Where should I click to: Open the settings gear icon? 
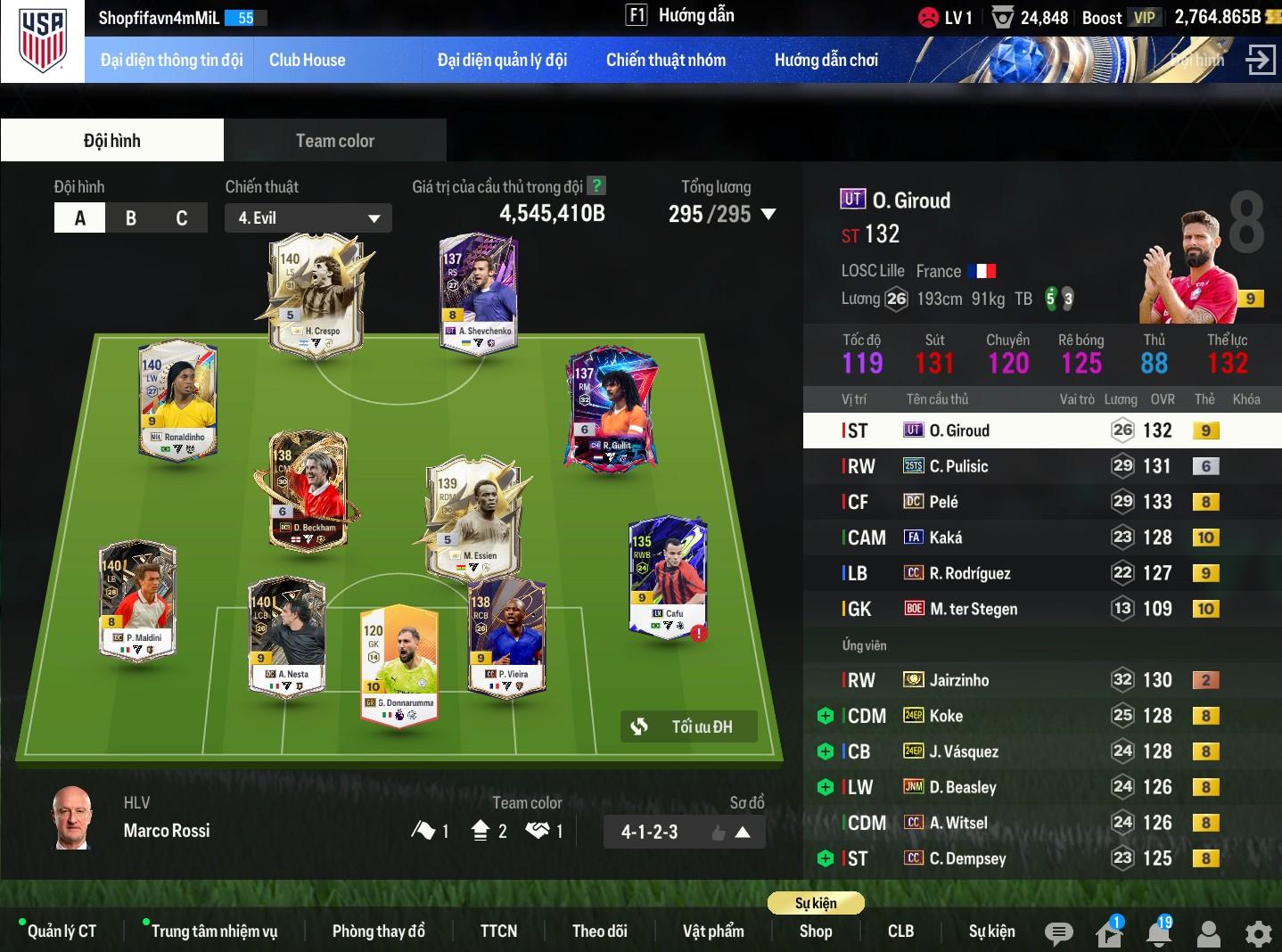click(x=1258, y=934)
